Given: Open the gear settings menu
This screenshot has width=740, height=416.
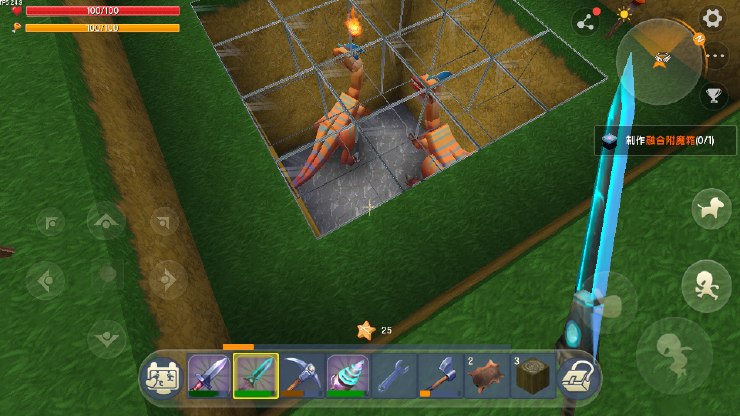Looking at the screenshot, I should pyautogui.click(x=712, y=18).
